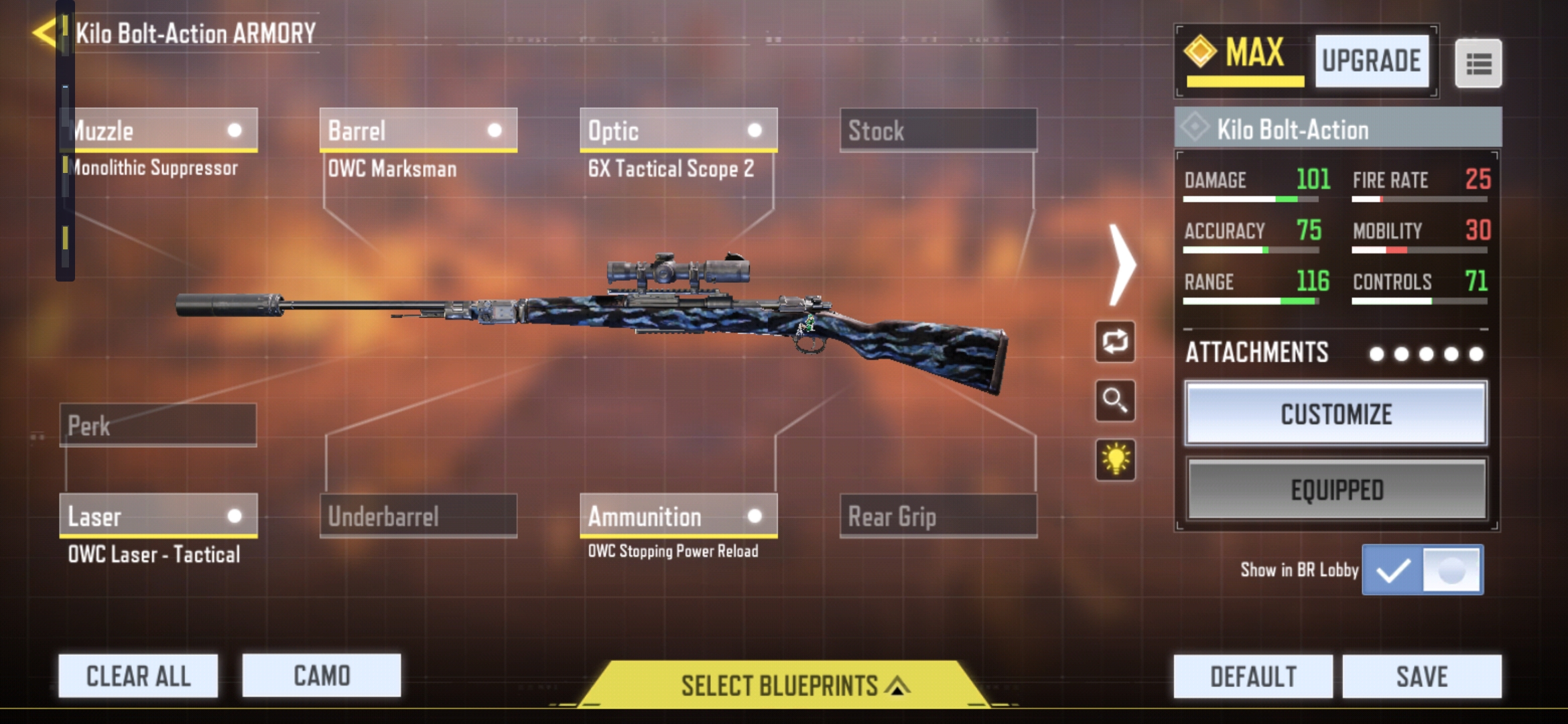The image size is (1568, 724).
Task: Open the Stock attachment slot
Action: pyautogui.click(x=938, y=131)
